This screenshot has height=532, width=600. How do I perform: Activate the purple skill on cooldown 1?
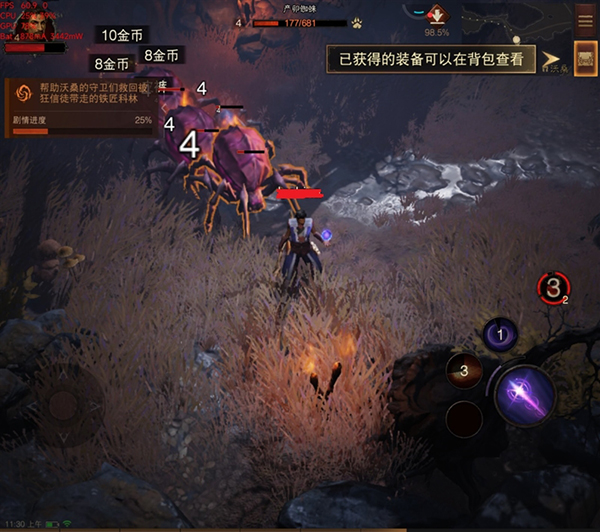click(x=499, y=334)
